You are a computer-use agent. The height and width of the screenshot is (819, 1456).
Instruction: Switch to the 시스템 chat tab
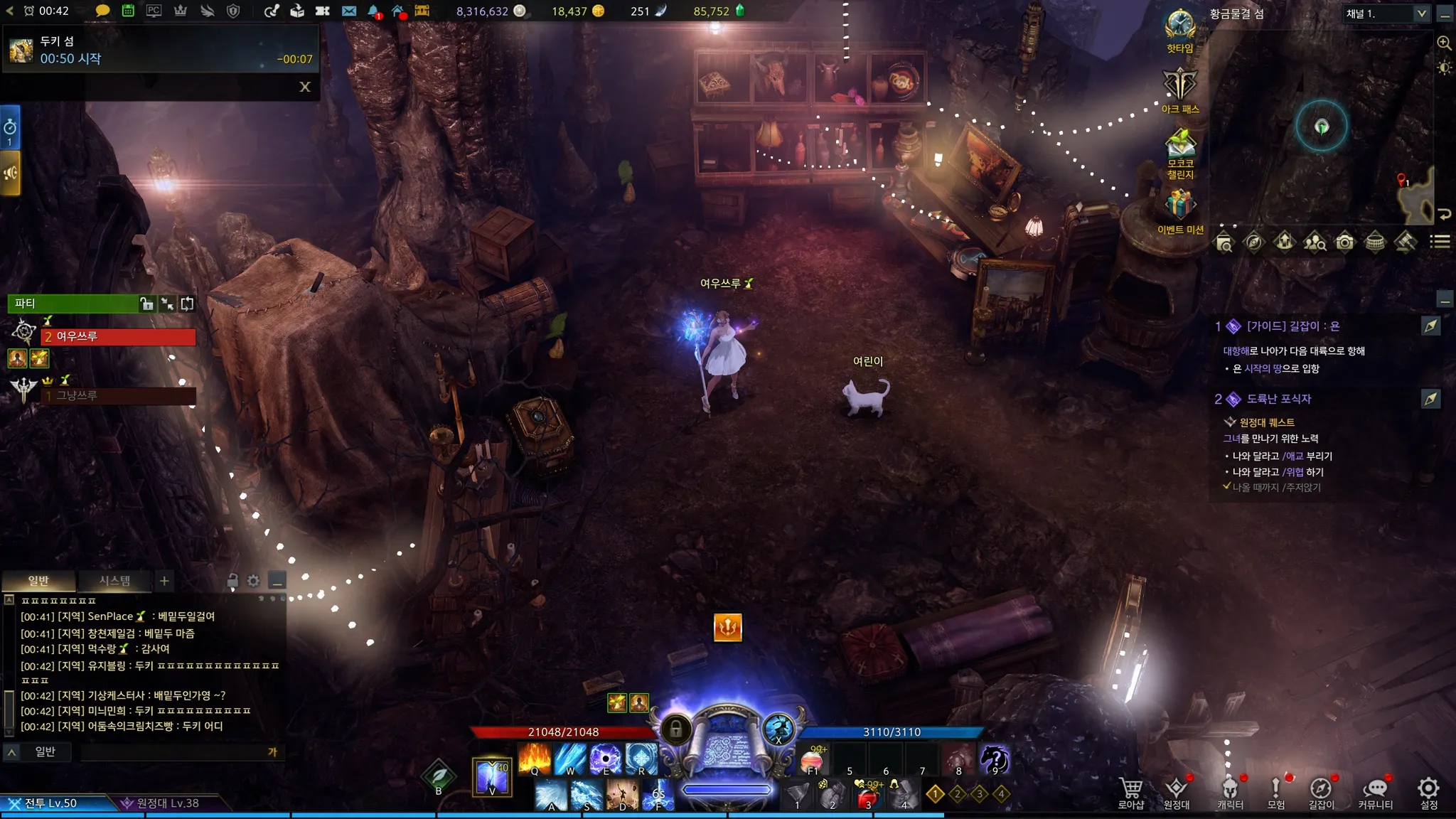click(x=114, y=581)
